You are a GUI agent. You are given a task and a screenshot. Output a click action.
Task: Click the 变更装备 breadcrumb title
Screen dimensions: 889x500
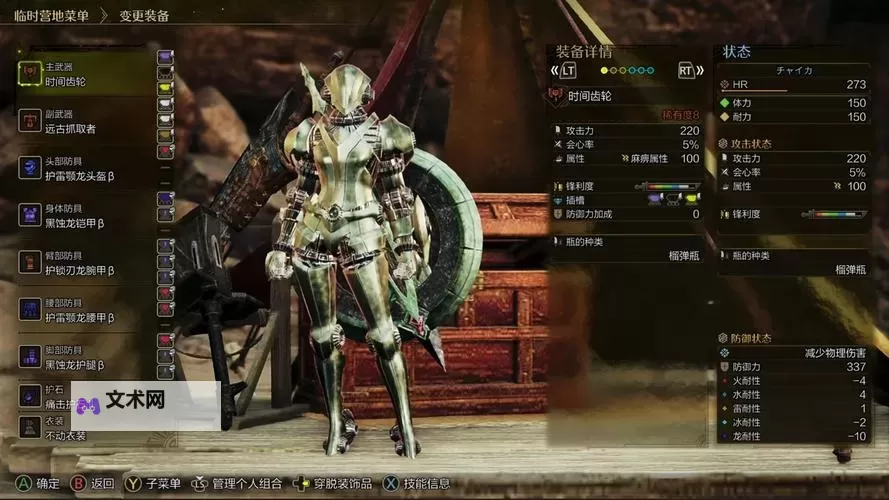pos(144,16)
